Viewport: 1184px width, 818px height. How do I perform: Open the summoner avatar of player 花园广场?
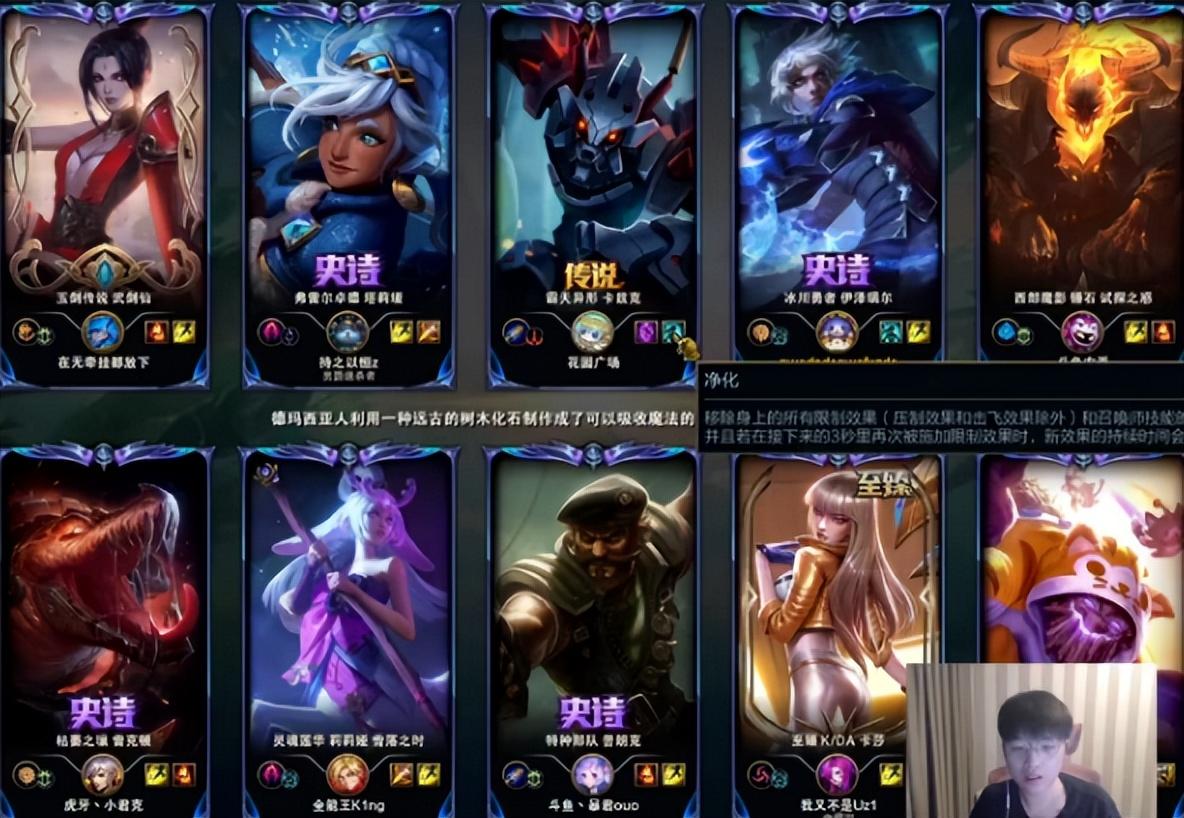(x=593, y=331)
